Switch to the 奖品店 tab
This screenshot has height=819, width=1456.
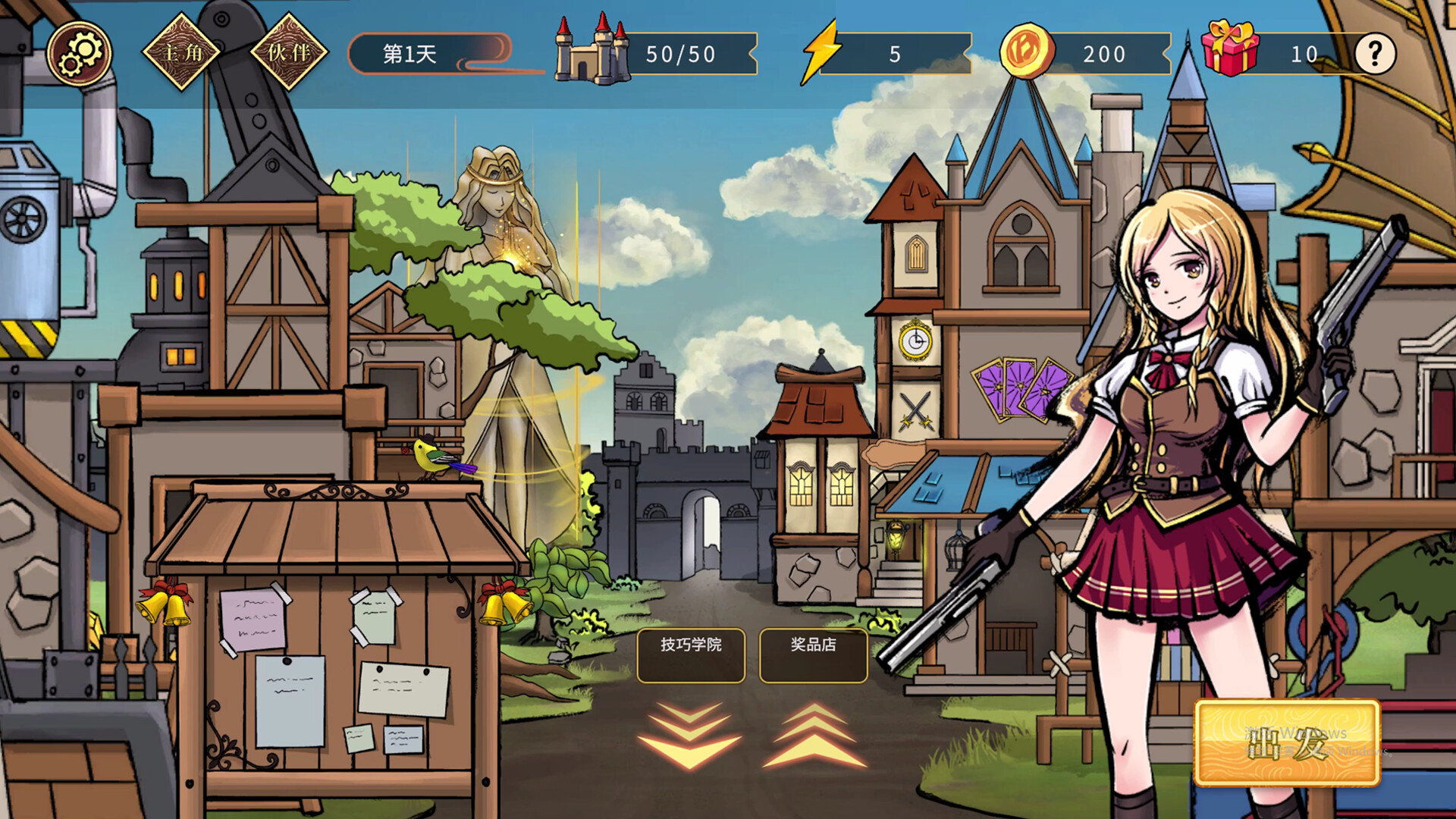point(812,655)
